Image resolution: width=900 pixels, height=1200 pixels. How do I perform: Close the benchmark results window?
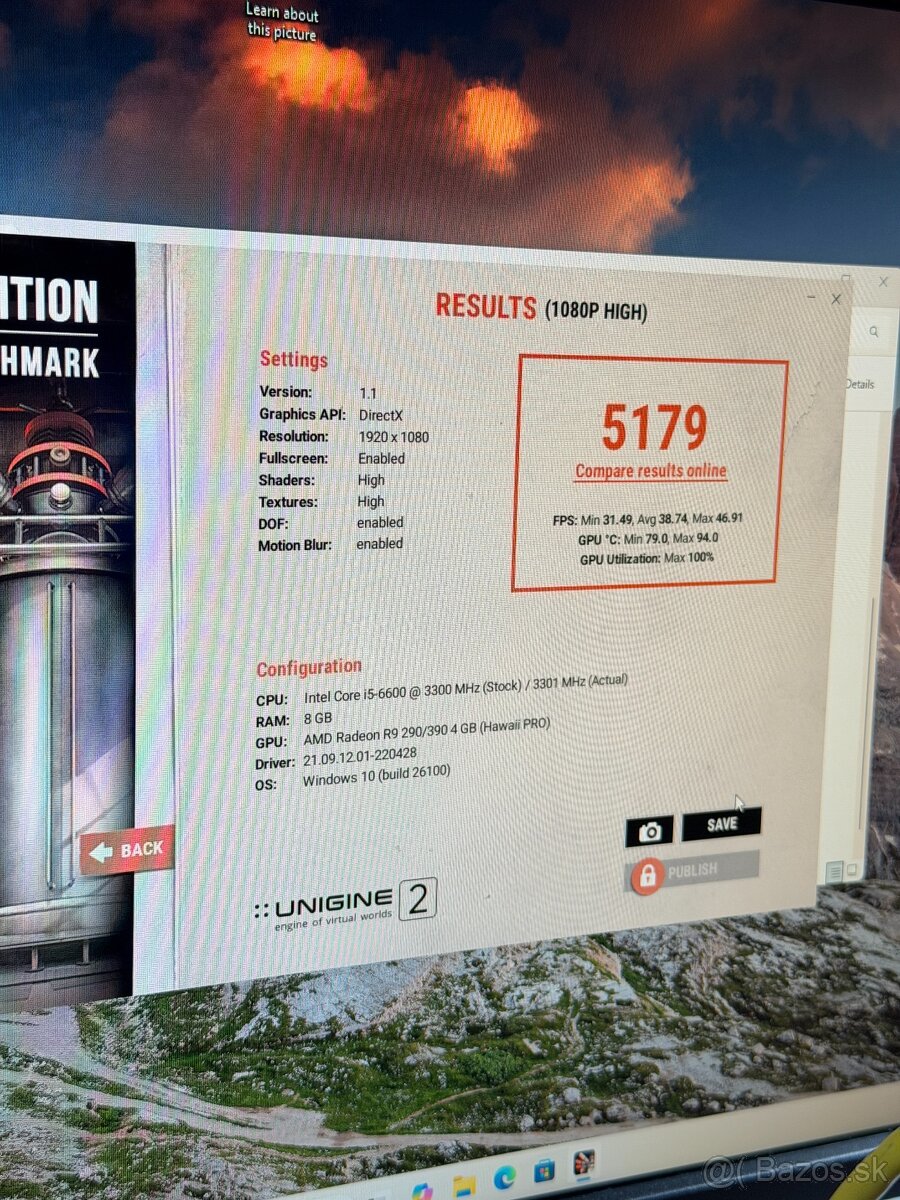point(836,299)
